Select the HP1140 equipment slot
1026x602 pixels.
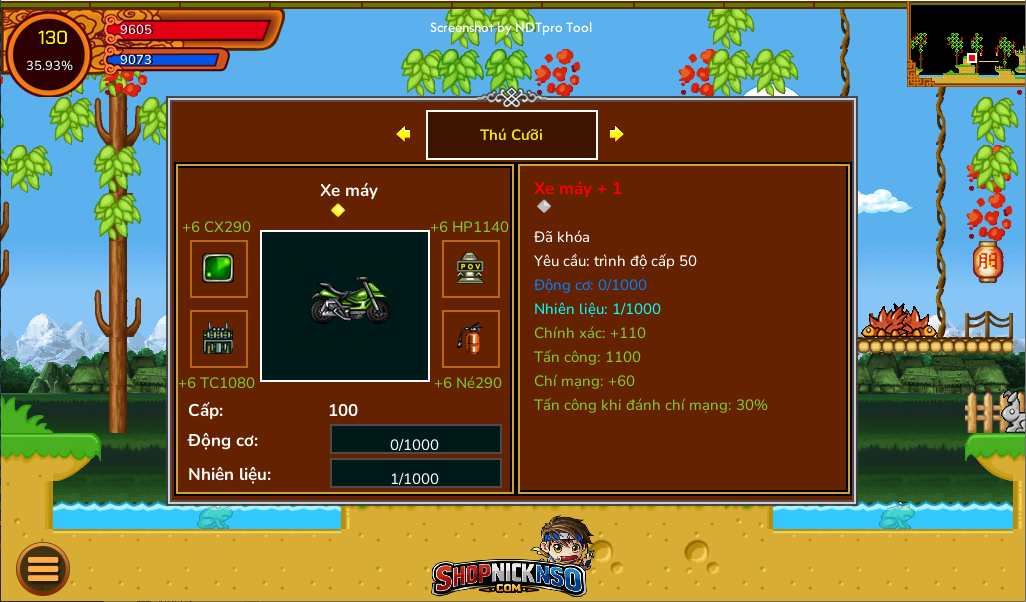click(471, 269)
